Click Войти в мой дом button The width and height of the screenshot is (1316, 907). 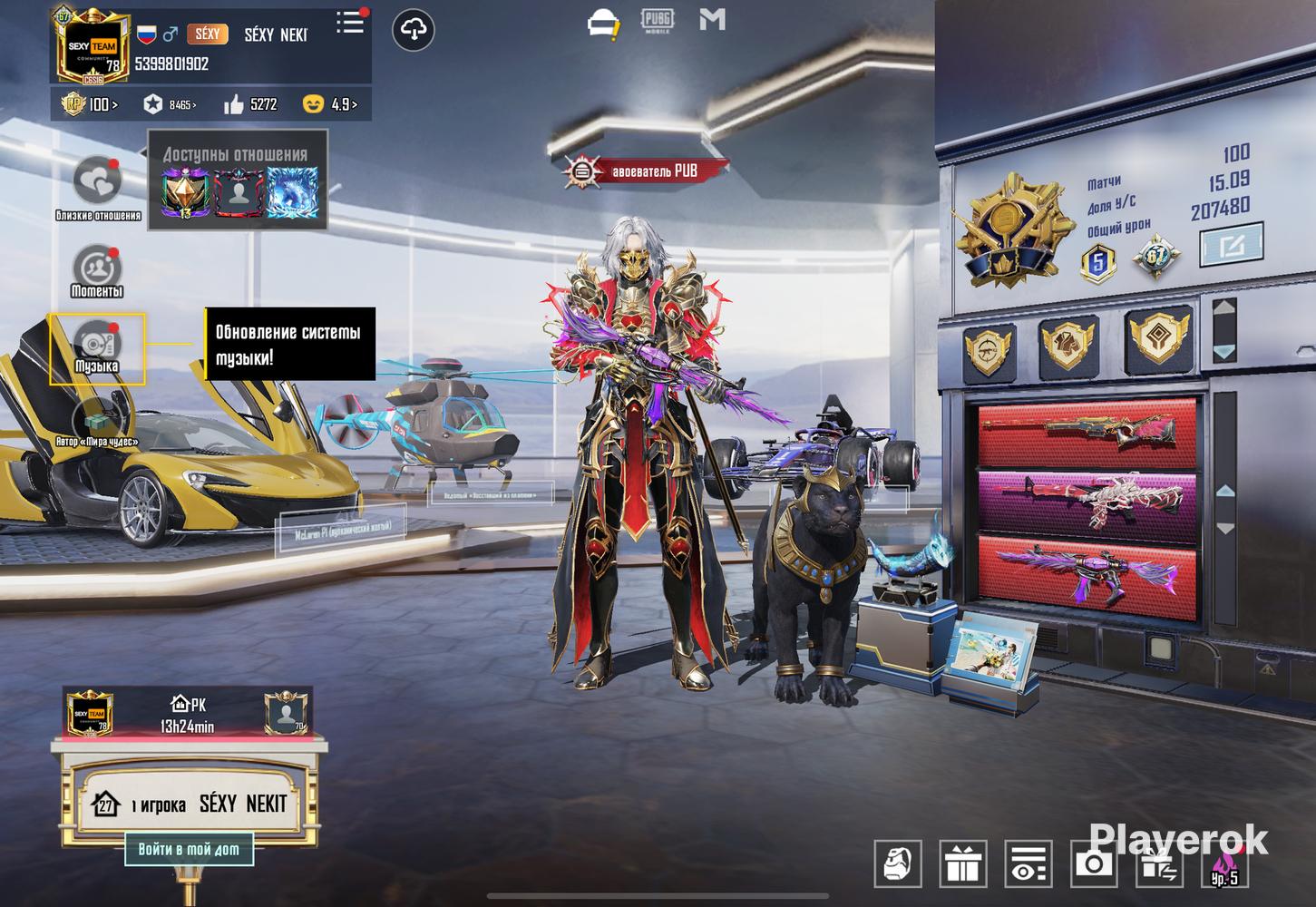coord(189,850)
